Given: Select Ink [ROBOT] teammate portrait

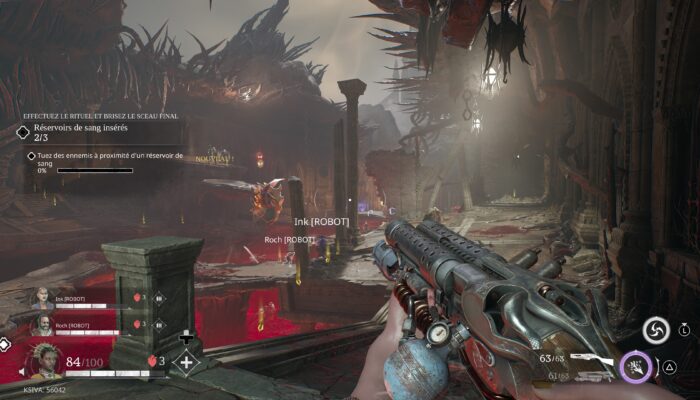Looking at the screenshot, I should pos(43,297).
